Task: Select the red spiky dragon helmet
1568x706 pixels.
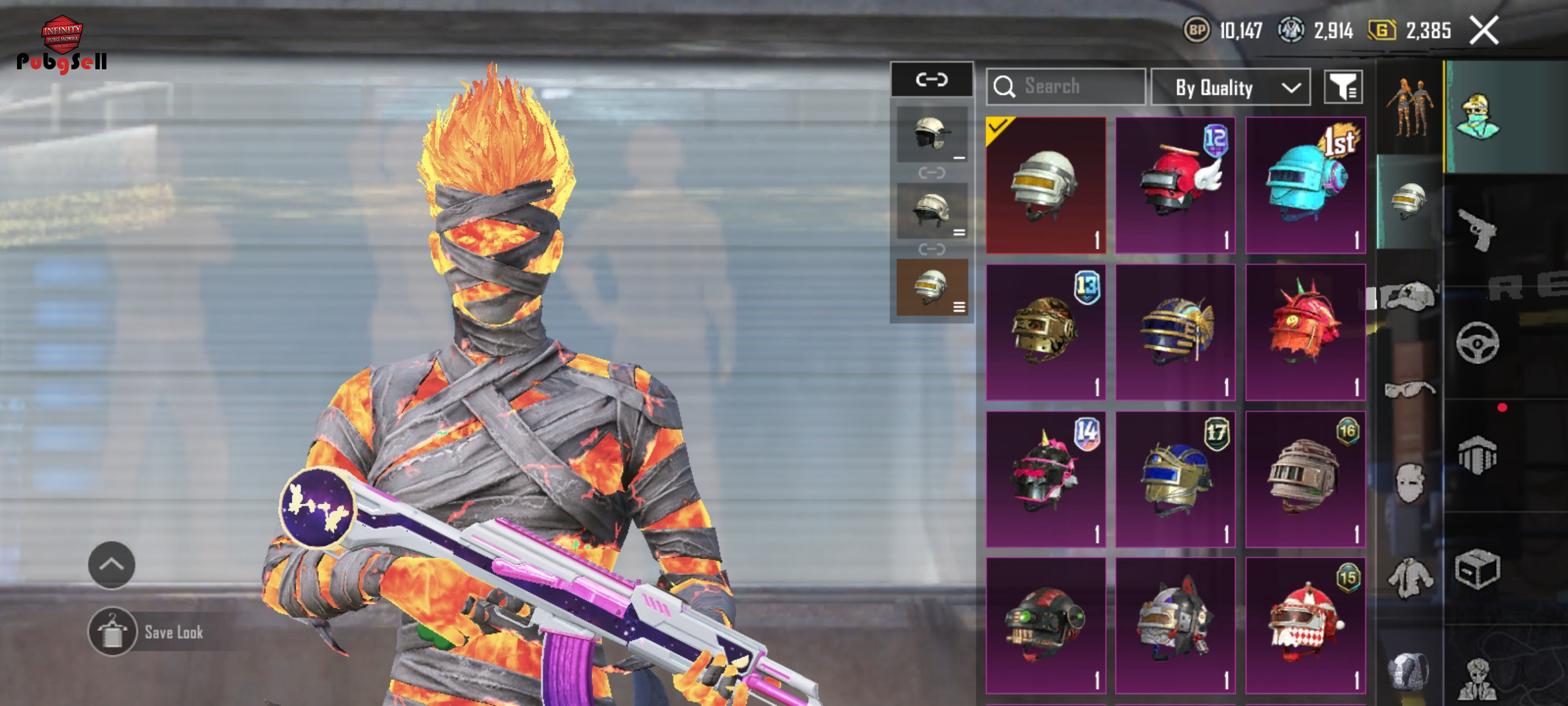Action: pos(1305,332)
